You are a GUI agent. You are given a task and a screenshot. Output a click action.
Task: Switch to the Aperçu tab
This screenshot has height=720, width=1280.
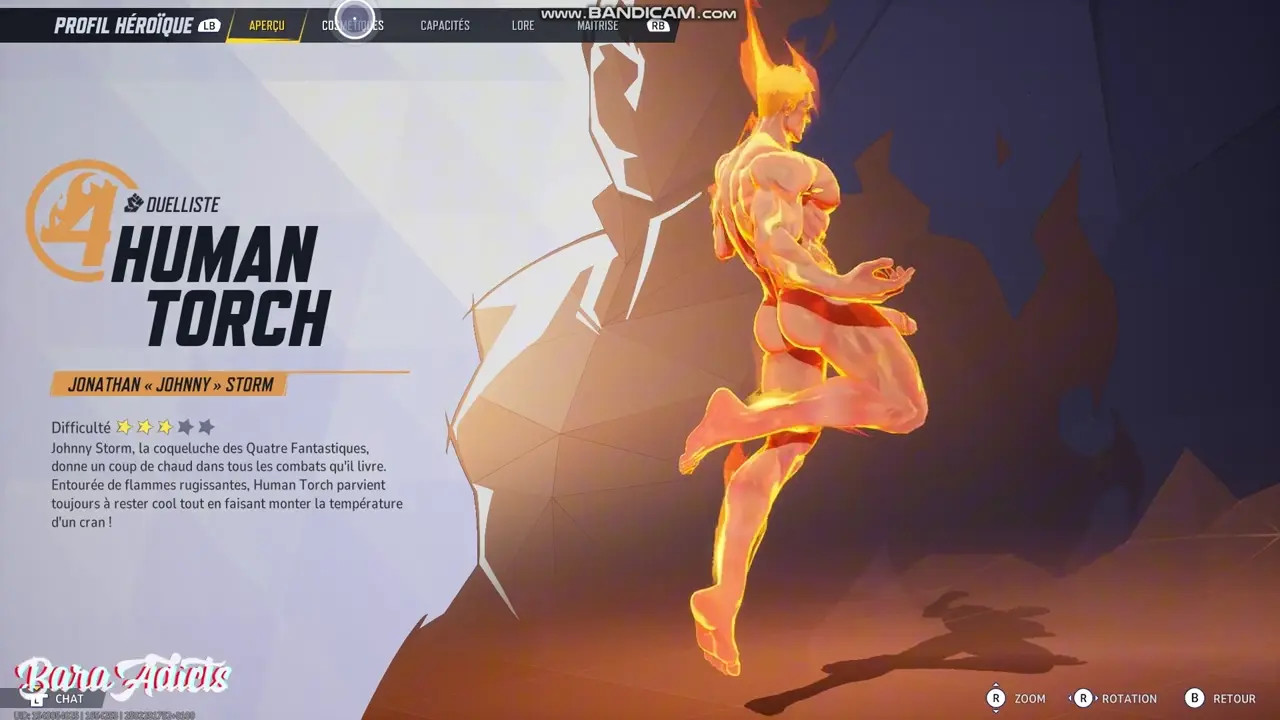tap(267, 26)
